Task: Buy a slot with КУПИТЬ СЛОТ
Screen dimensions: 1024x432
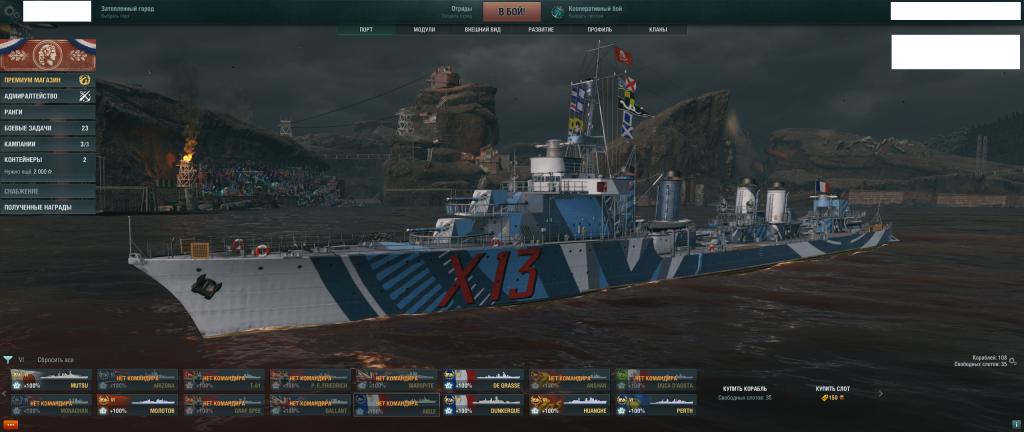Action: pos(831,388)
